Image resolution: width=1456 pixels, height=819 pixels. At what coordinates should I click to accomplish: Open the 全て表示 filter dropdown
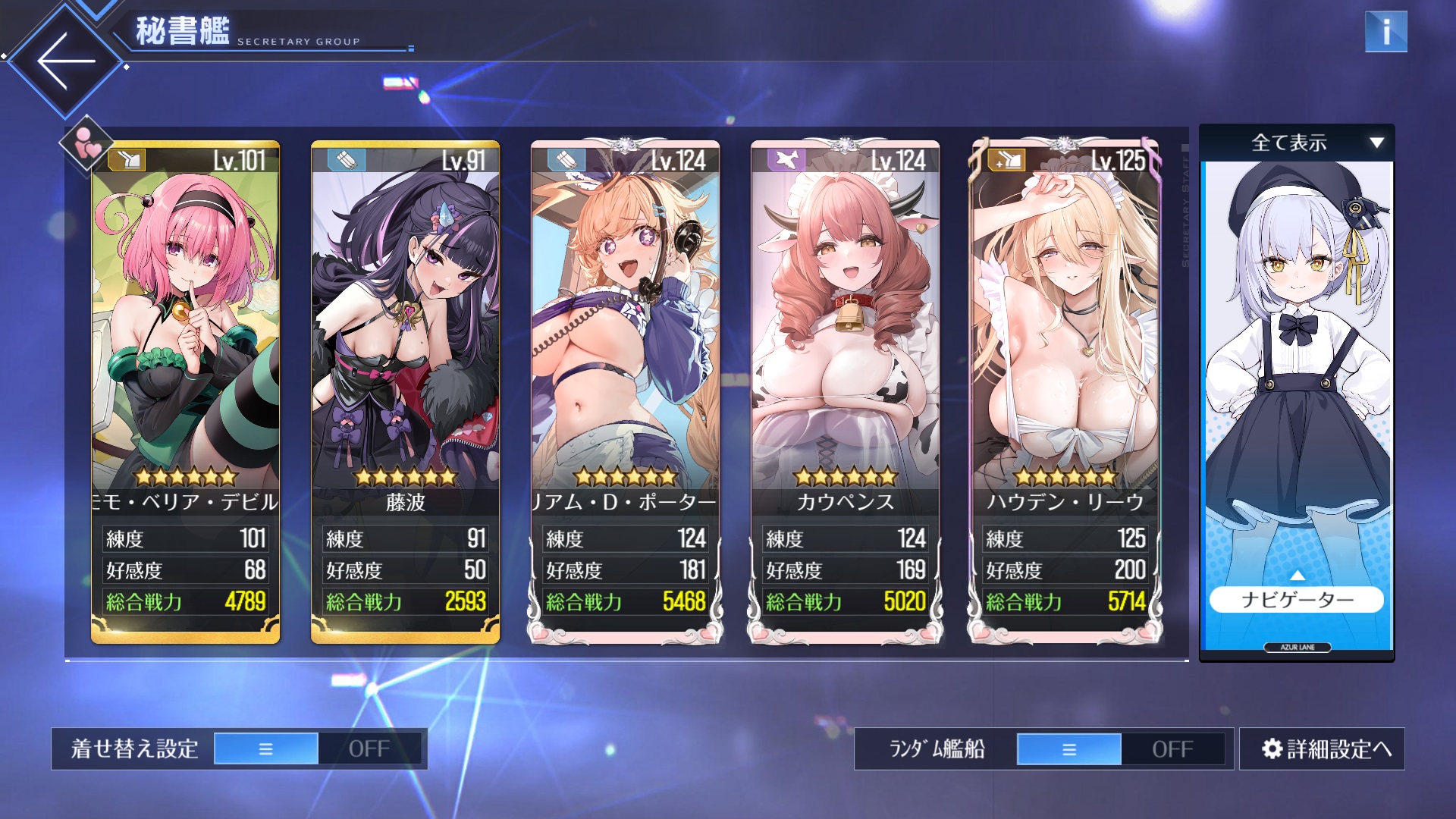click(x=1297, y=143)
